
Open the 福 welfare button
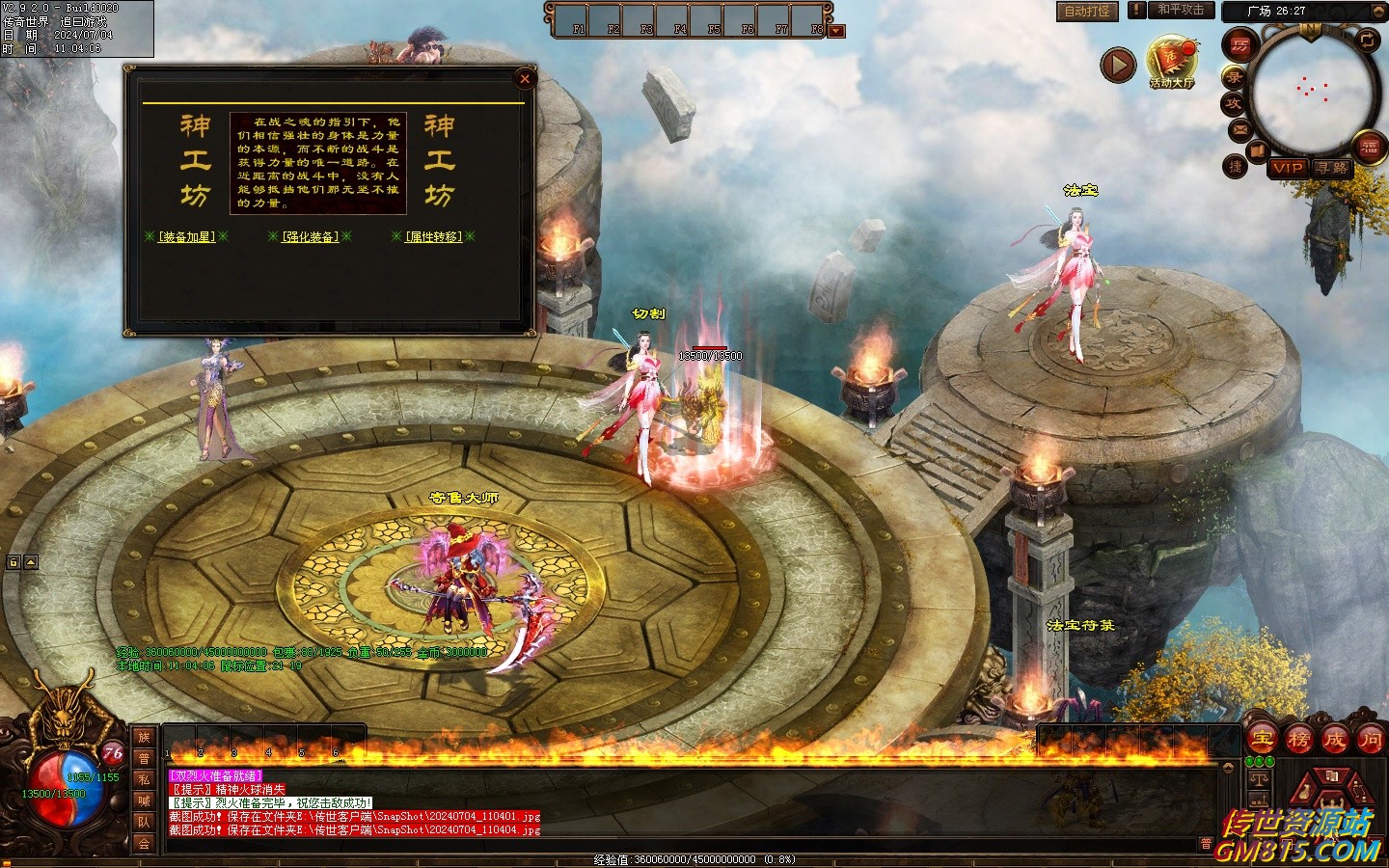pos(1369,147)
